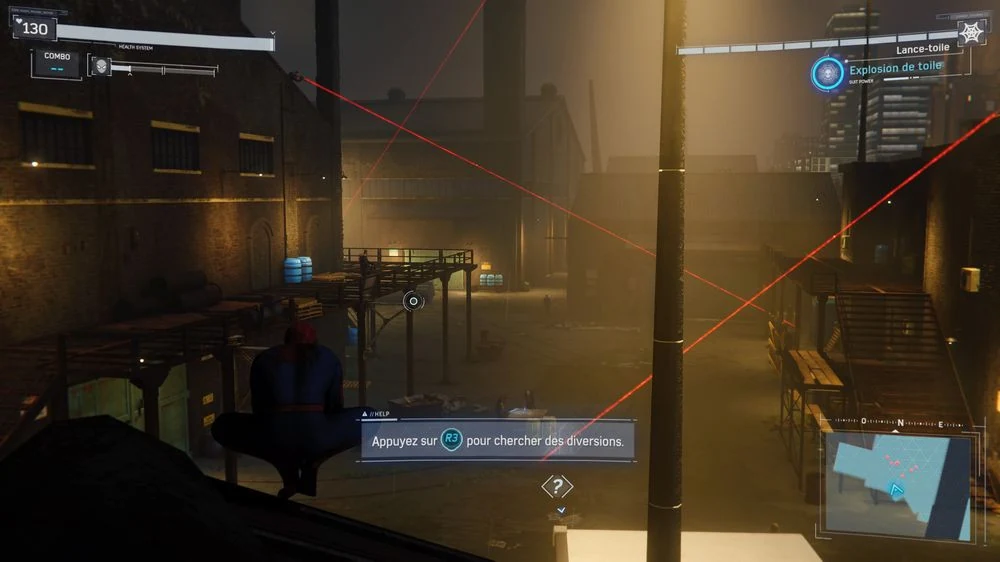Open the minimap in the corner

click(x=896, y=484)
